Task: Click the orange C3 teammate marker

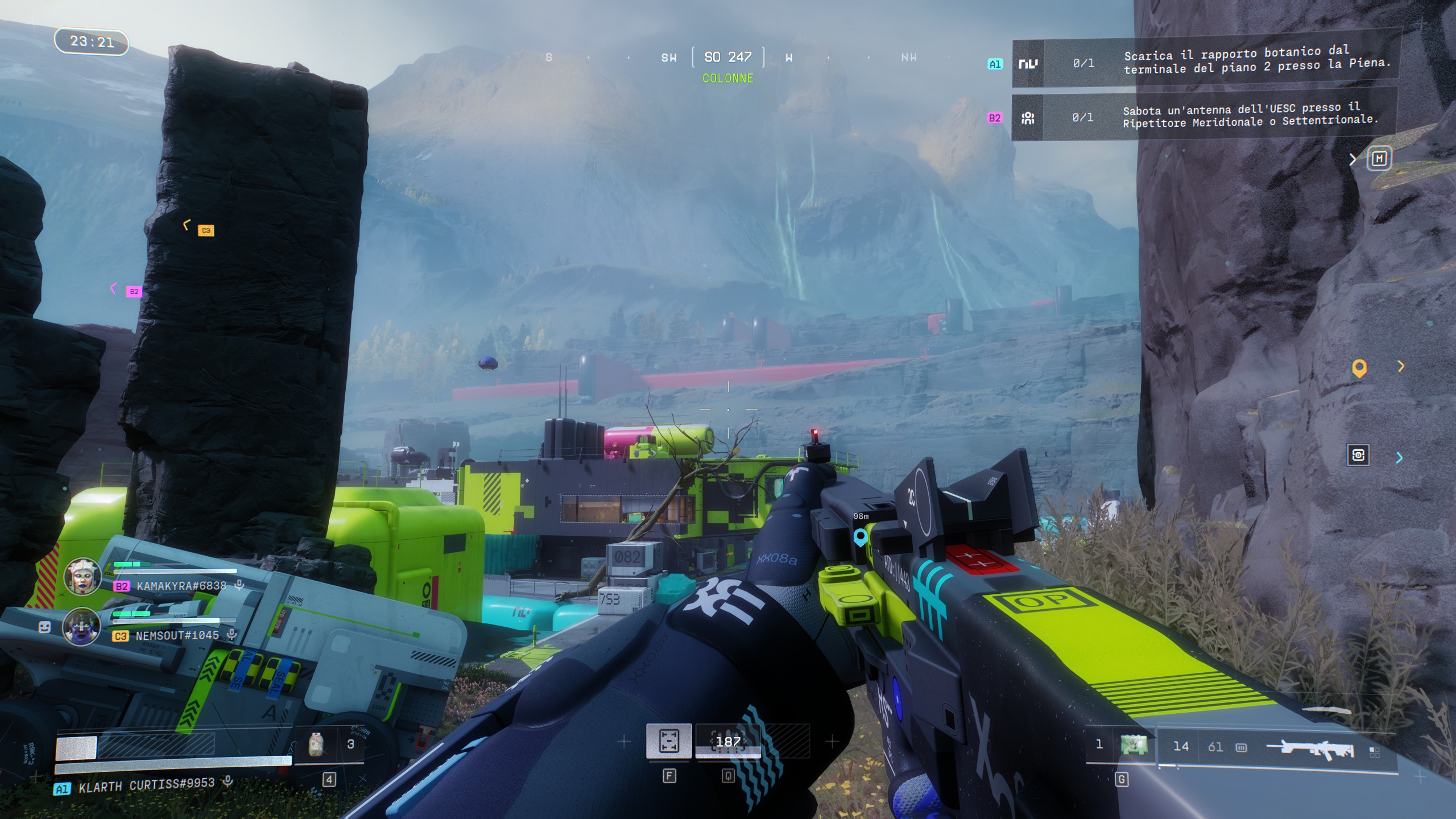Action: (206, 230)
